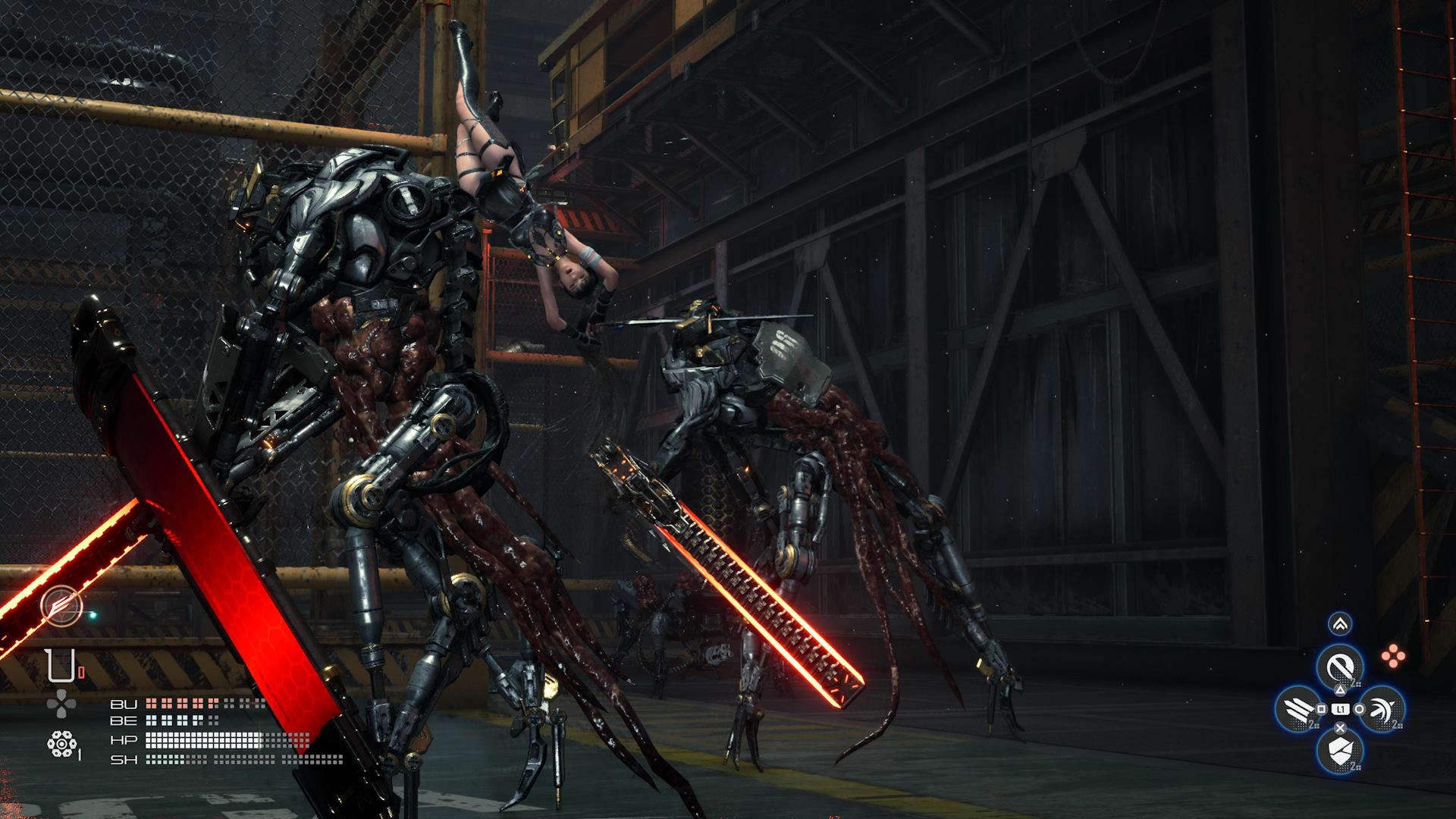Use the triple blade skill icon
1456x819 pixels.
(x=1300, y=709)
